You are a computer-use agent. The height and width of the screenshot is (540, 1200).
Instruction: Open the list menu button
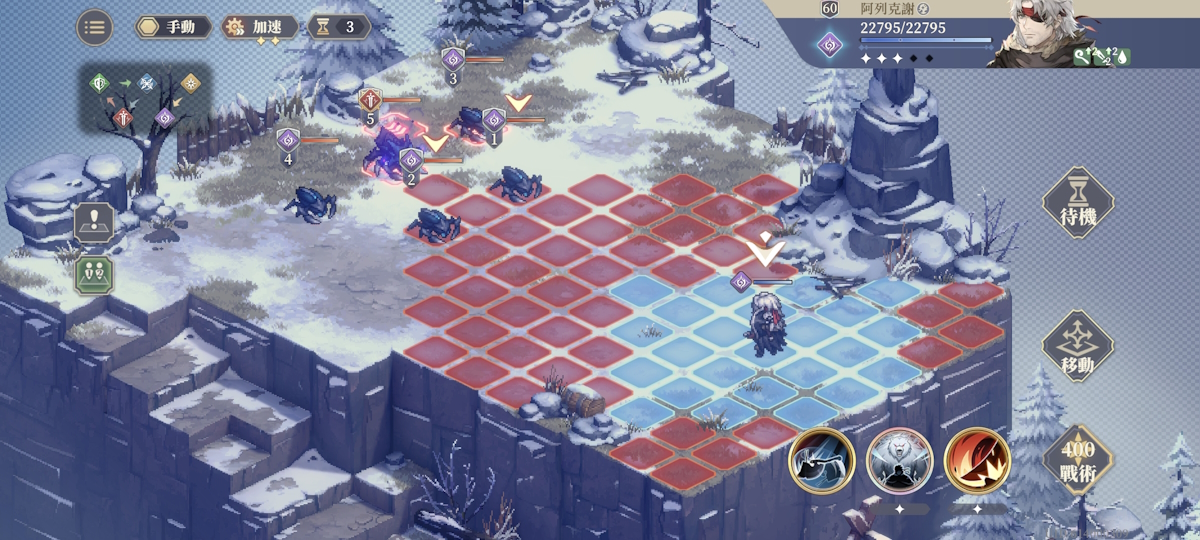[x=94, y=27]
